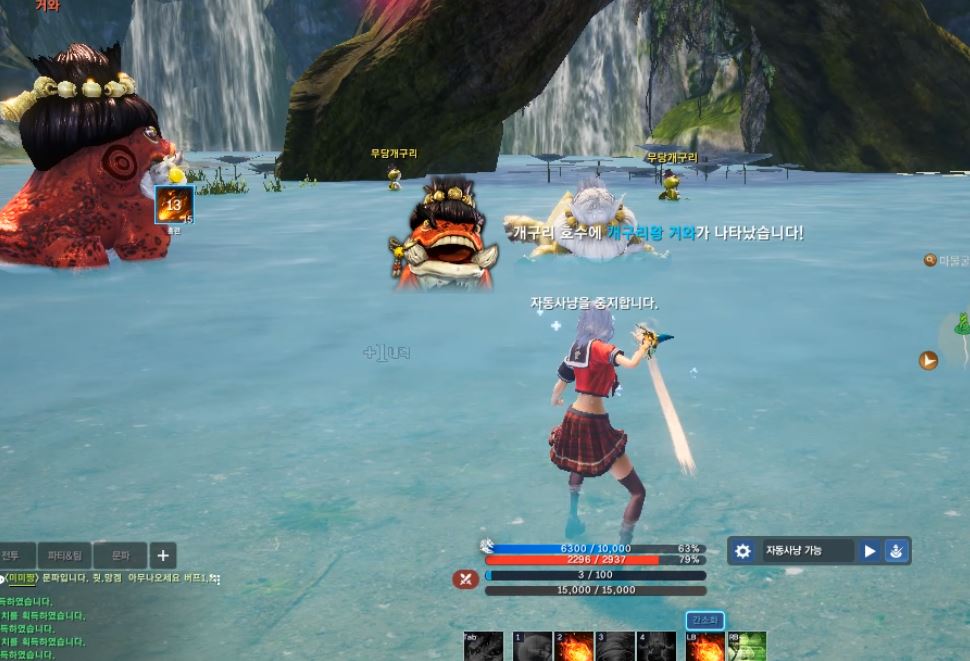Click the blue icon right of auto-hunt play
Viewport: 970px width, 661px height.
point(897,551)
